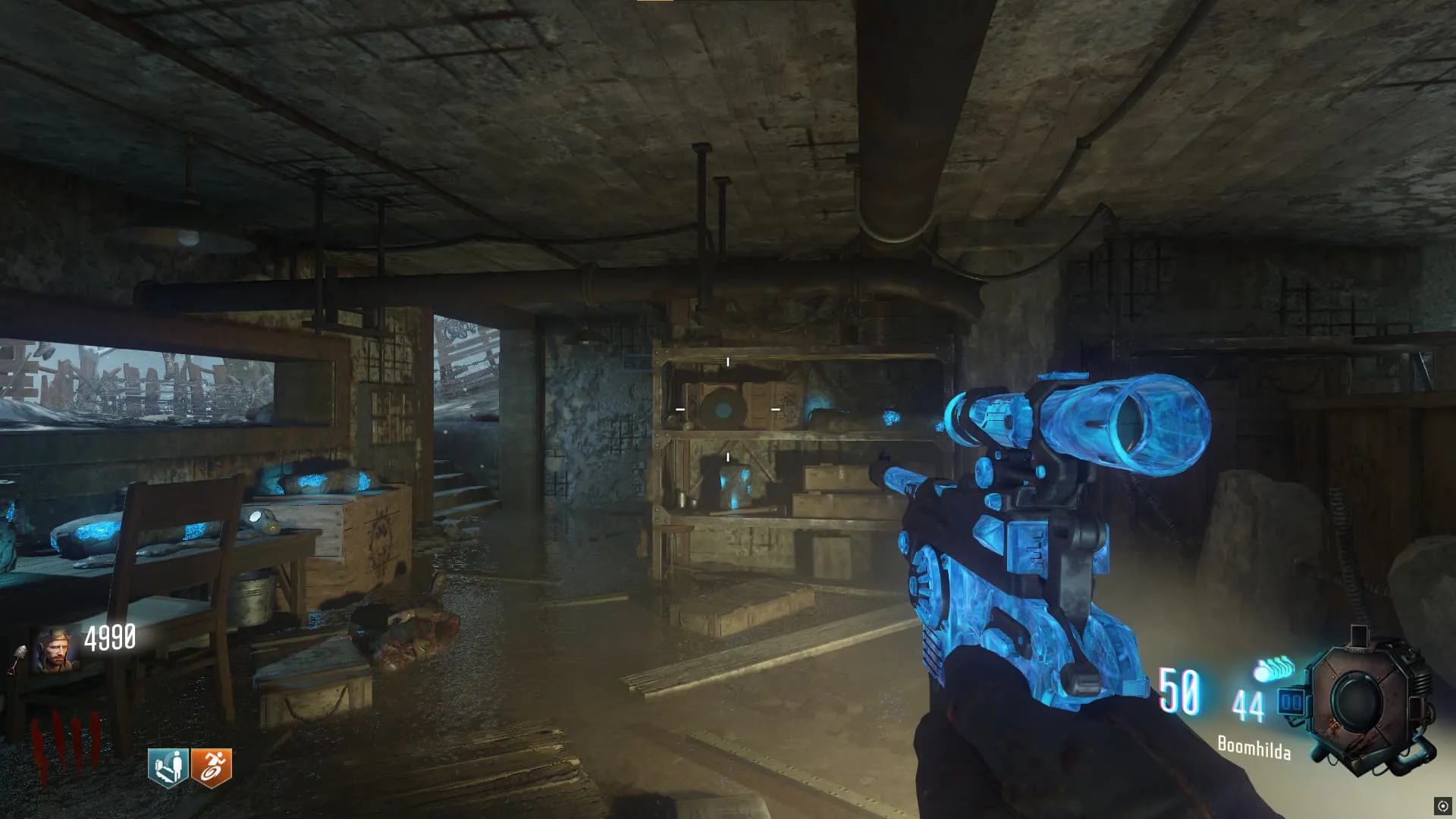Viewport: 1456px width, 819px height.
Task: Click the bearded player portrait
Action: 55,649
